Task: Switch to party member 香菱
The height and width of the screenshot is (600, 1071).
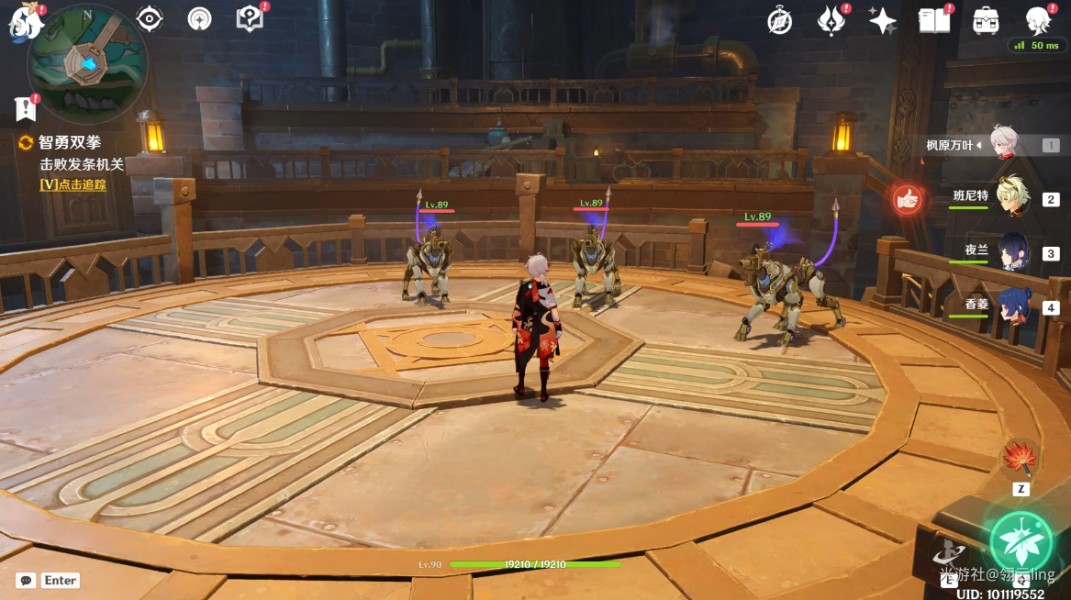Action: coord(1011,307)
